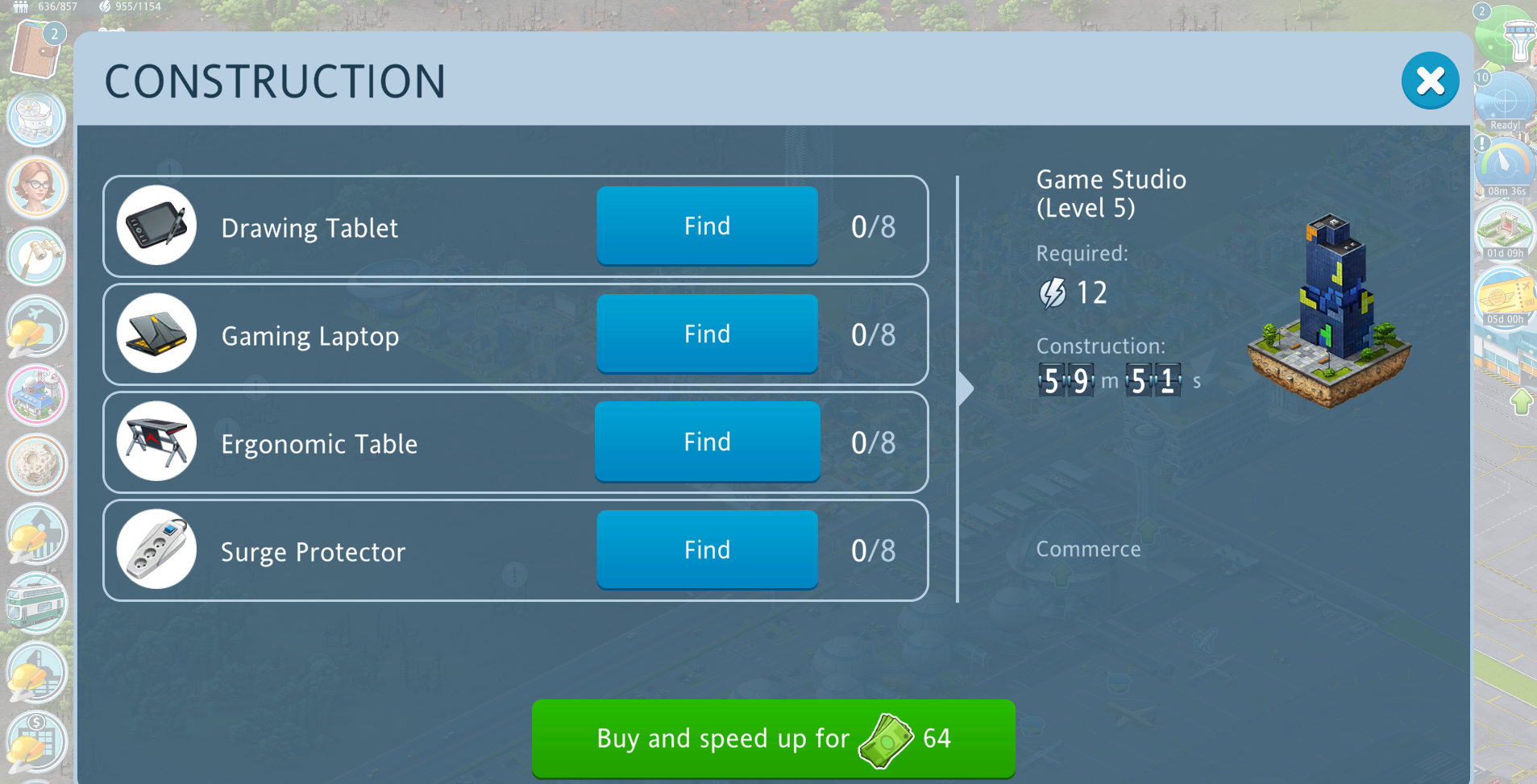
Task: Open the golden ticket icon
Action: (x=1504, y=297)
